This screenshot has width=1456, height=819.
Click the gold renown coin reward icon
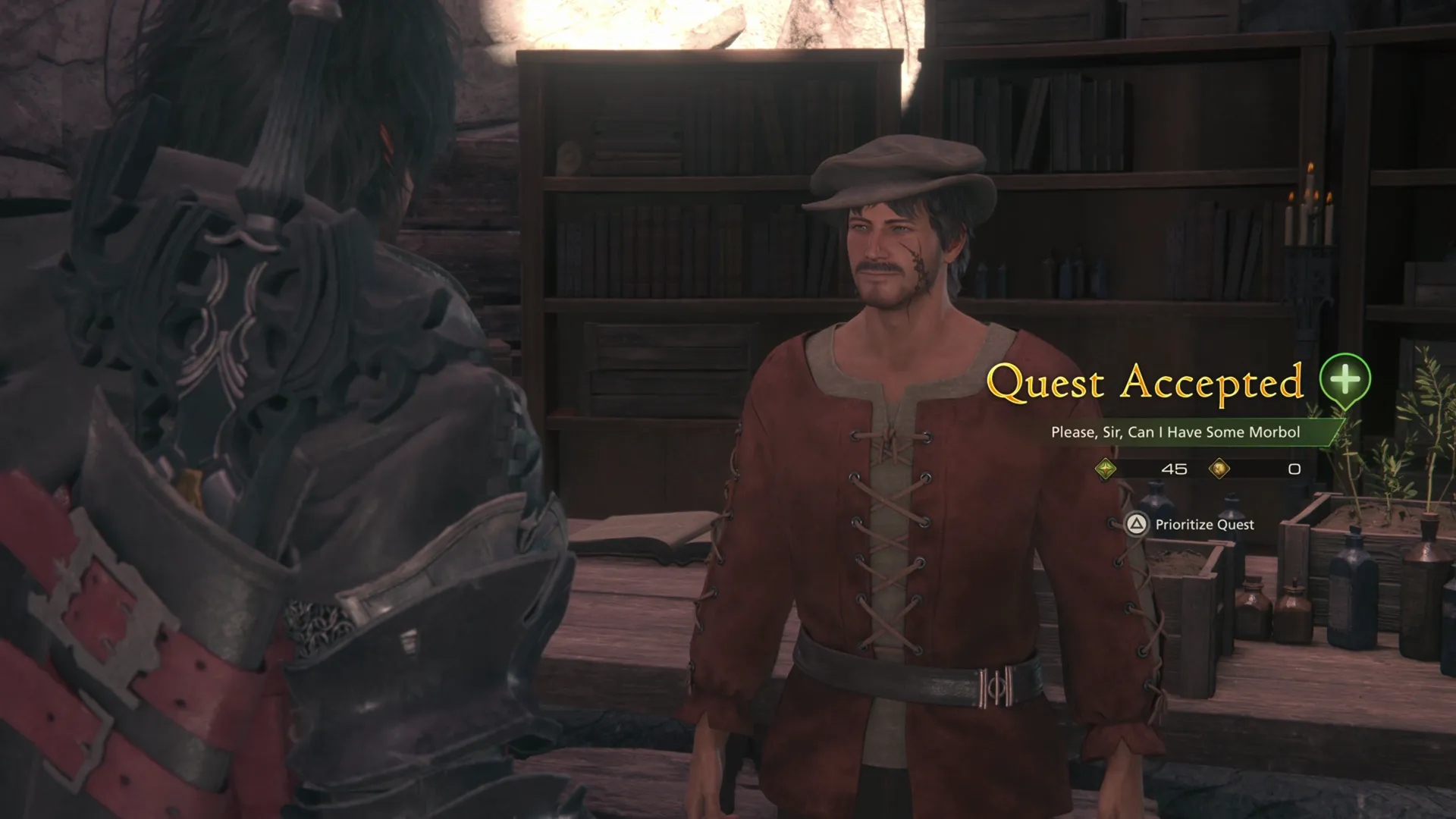tap(1221, 469)
